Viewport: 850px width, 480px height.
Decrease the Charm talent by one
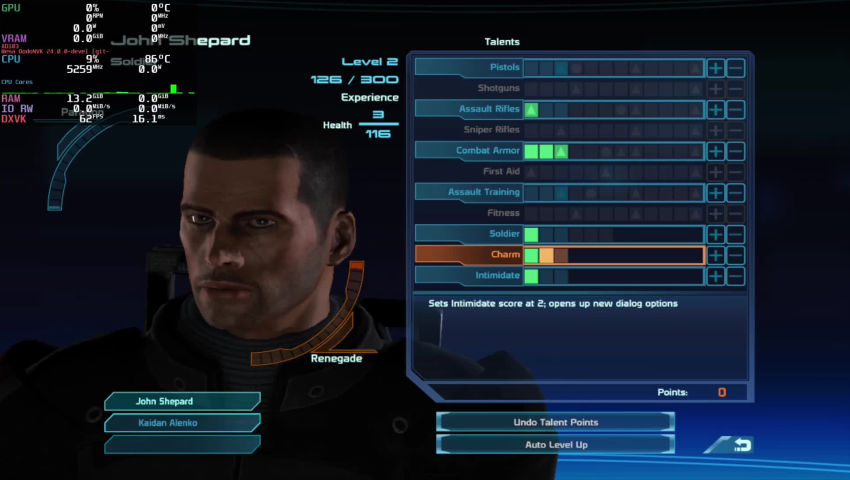pyautogui.click(x=736, y=255)
